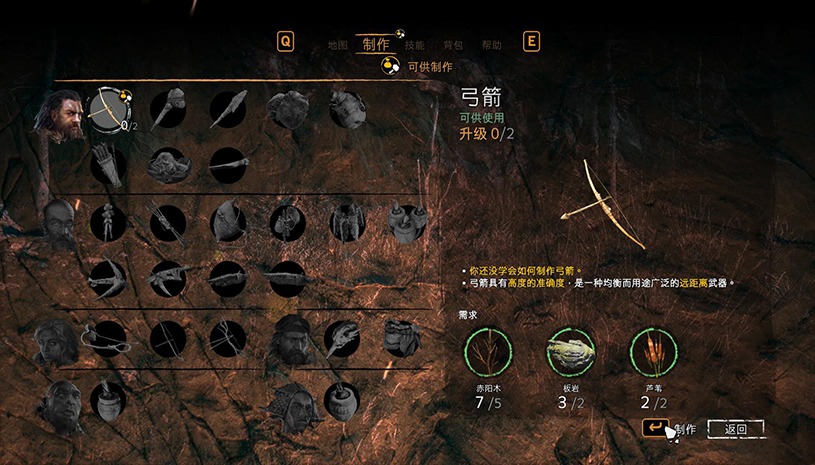Viewport: 815px width, 465px height.
Task: Pick the club crafting slot
Action: tap(169, 108)
